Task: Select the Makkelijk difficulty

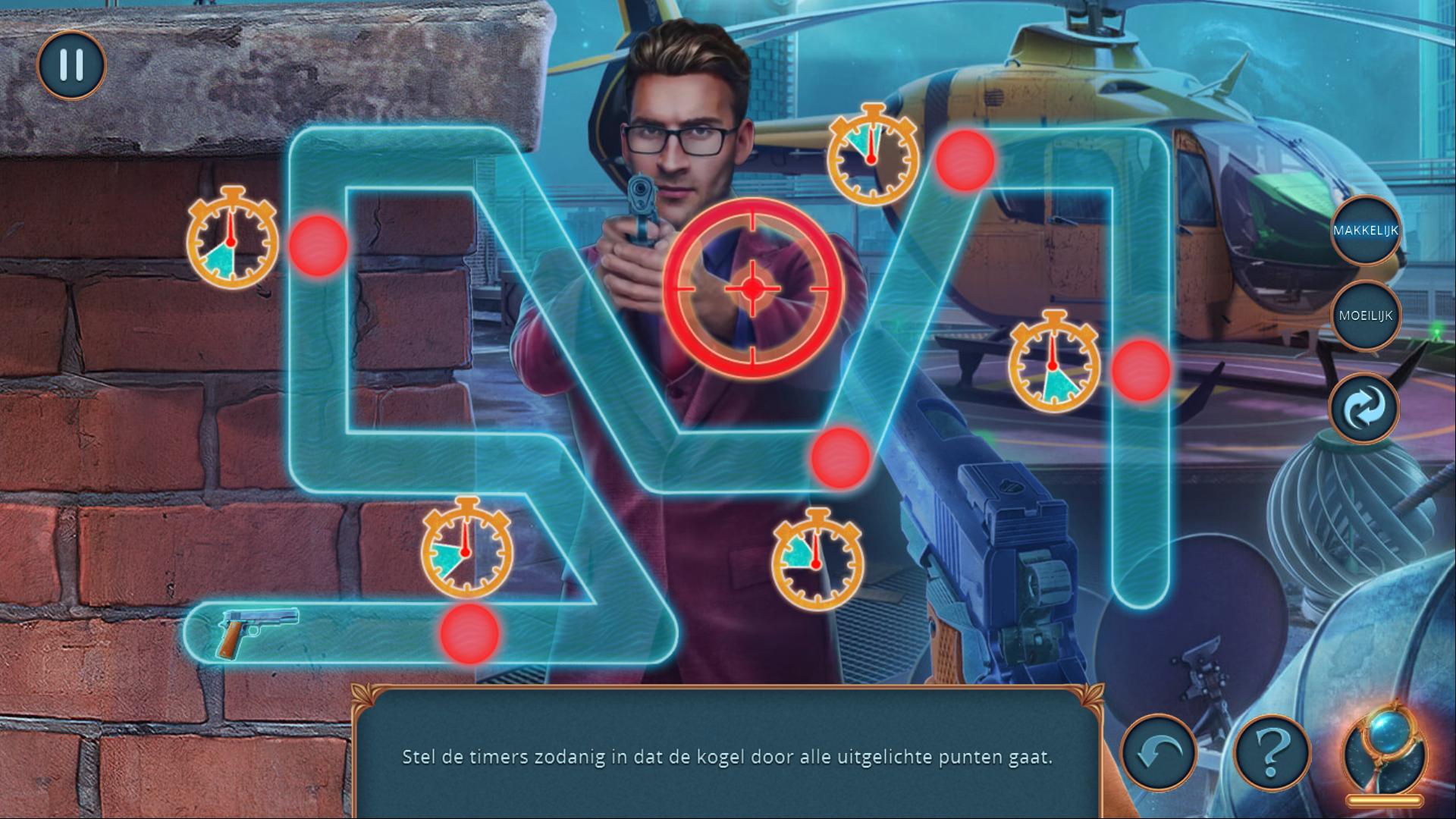Action: click(1365, 231)
